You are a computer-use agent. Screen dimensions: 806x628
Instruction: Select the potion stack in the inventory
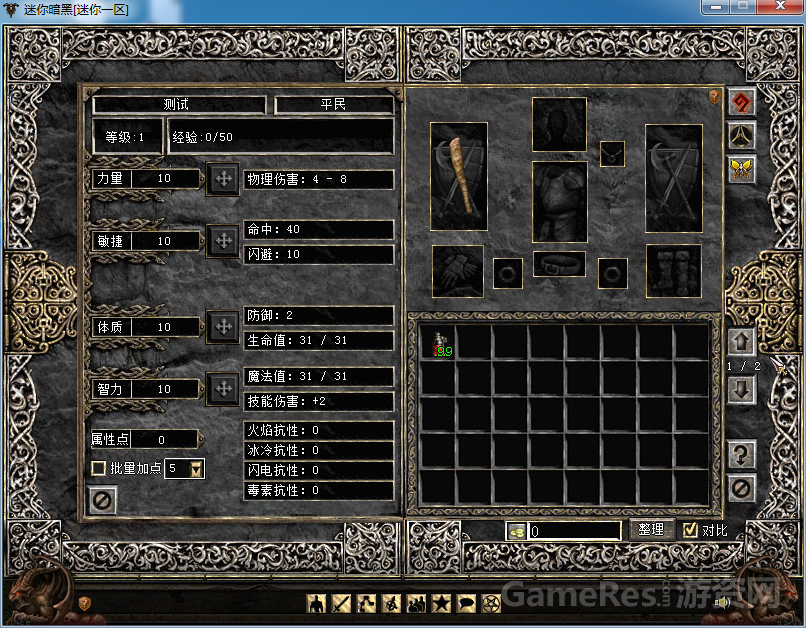pyautogui.click(x=441, y=343)
